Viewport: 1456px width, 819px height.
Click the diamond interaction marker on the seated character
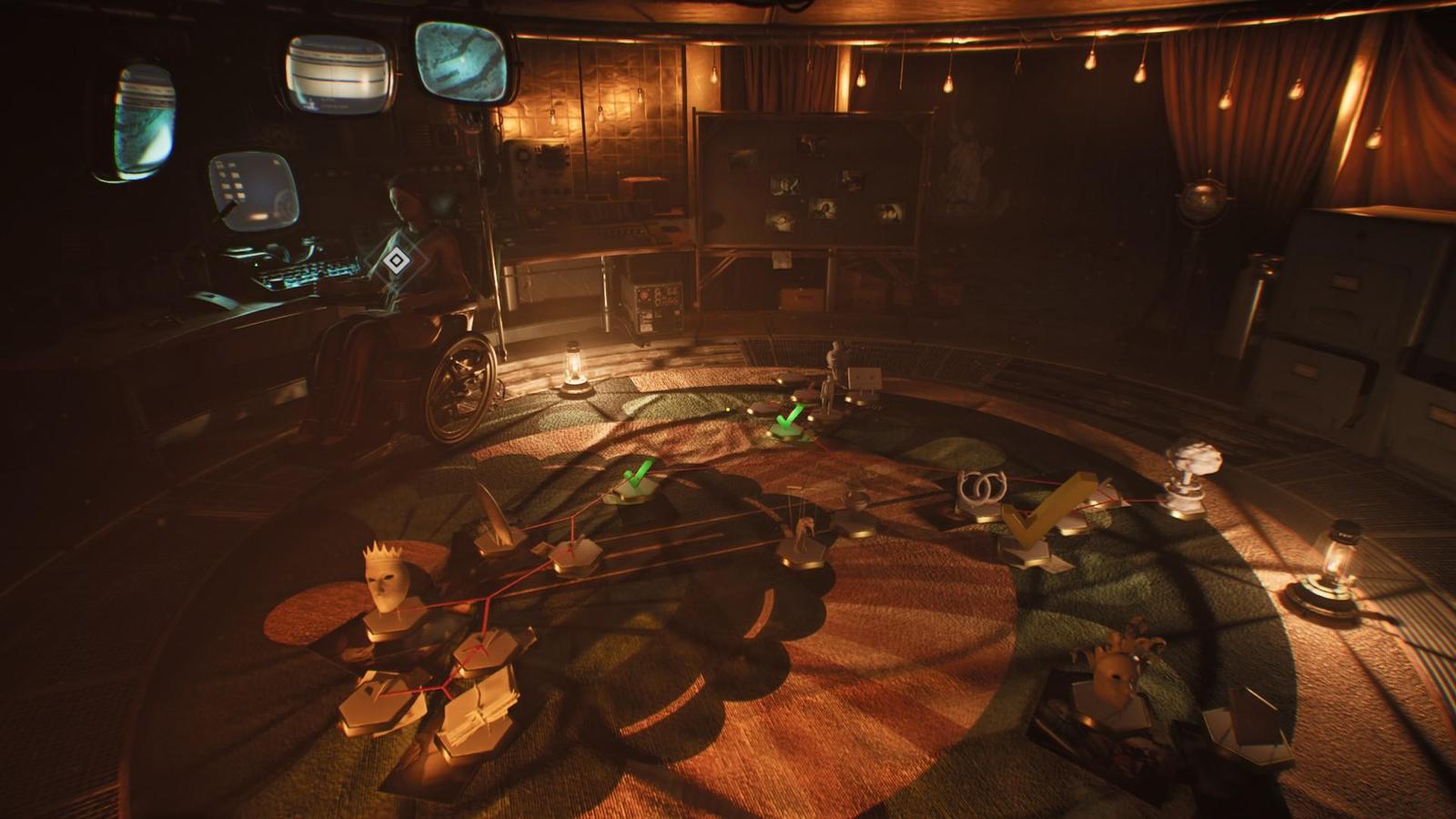pos(394,262)
